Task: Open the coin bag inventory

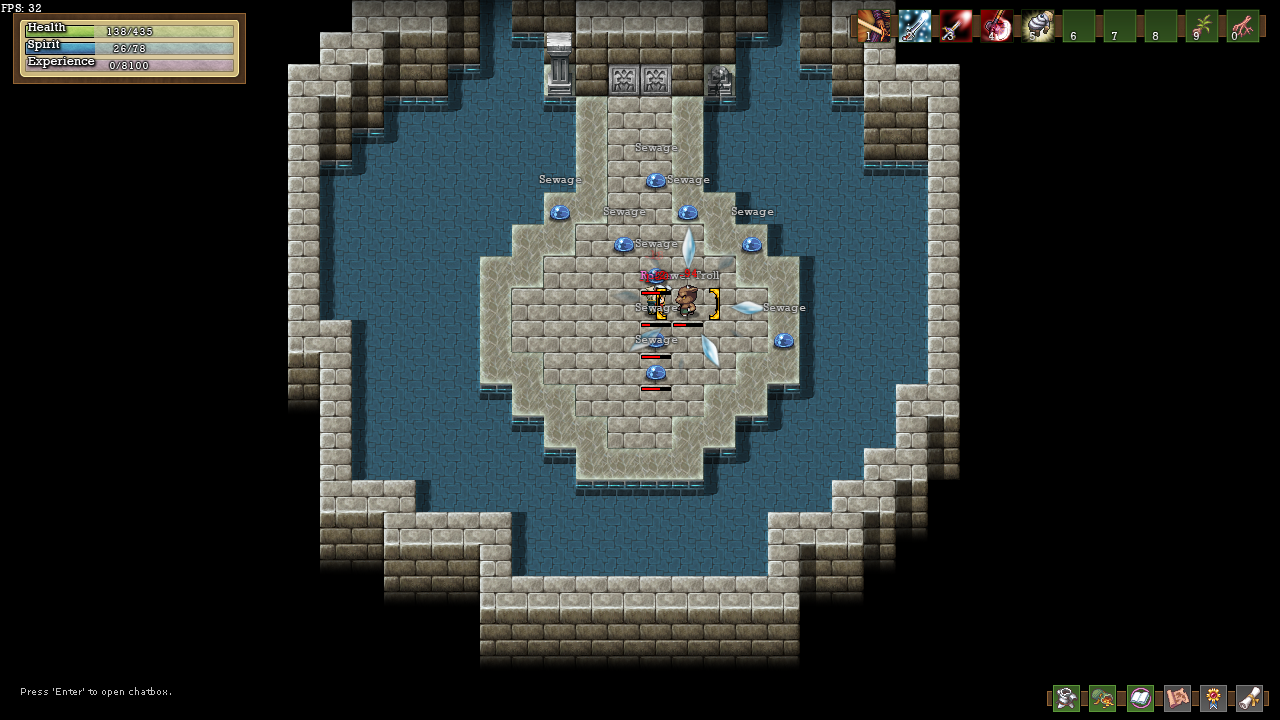Action: [1102, 698]
